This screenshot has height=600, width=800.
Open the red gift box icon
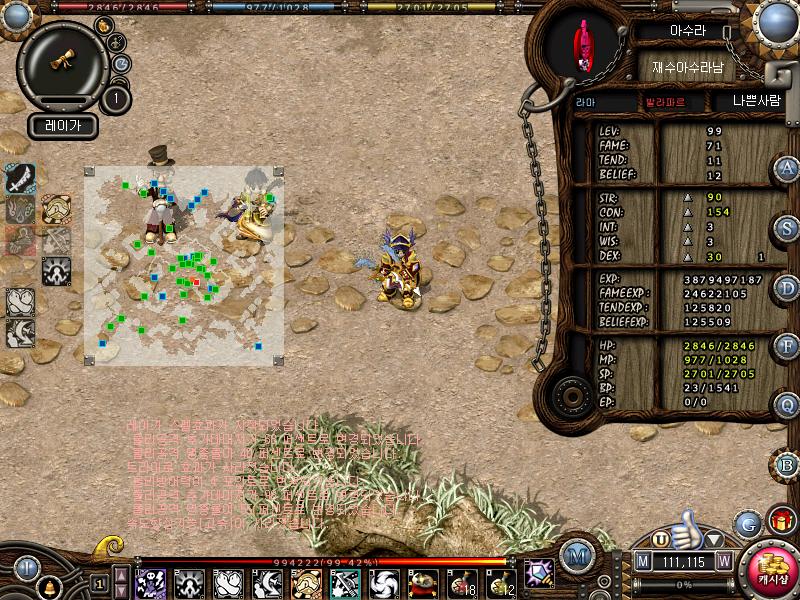click(780, 521)
